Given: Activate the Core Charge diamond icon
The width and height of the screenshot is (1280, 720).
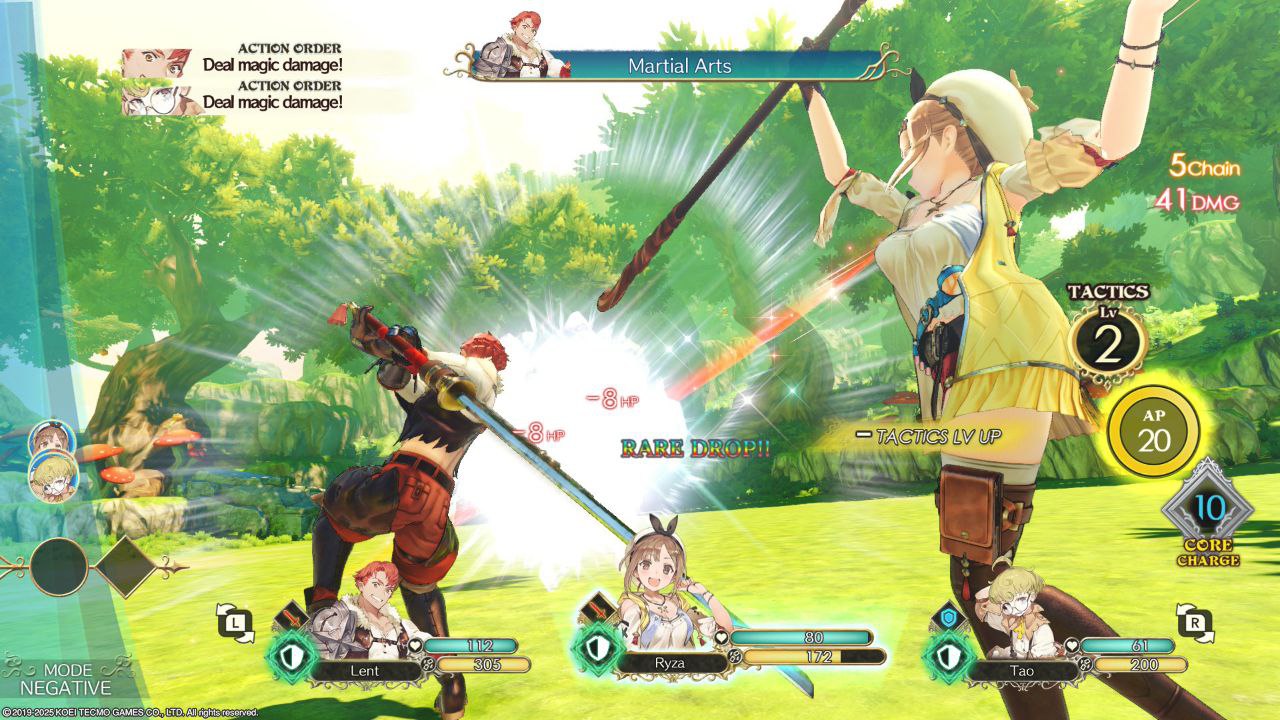Looking at the screenshot, I should (1208, 508).
